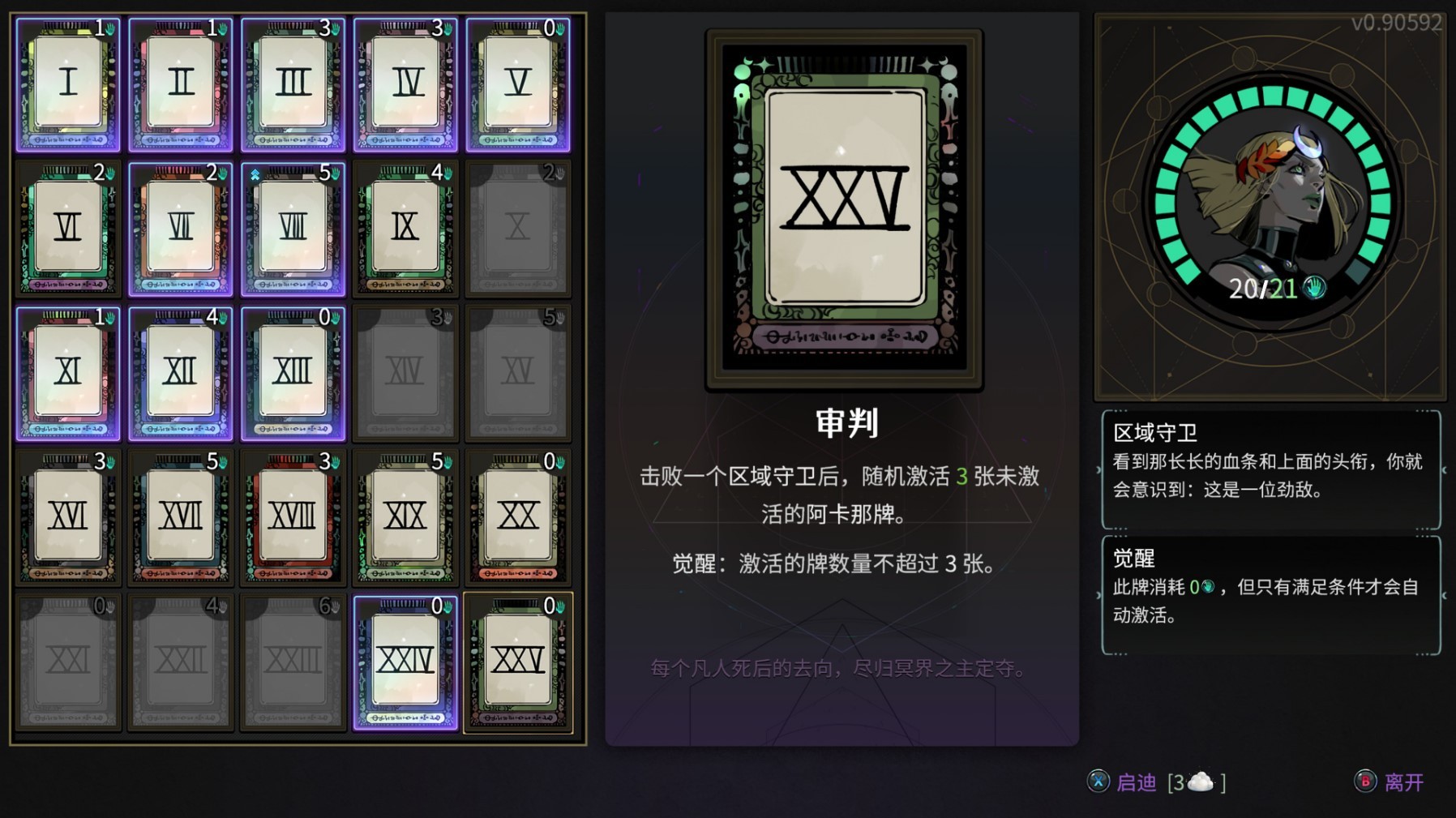Select card XVIII with red frame
This screenshot has width=1456, height=818.
pyautogui.click(x=293, y=519)
